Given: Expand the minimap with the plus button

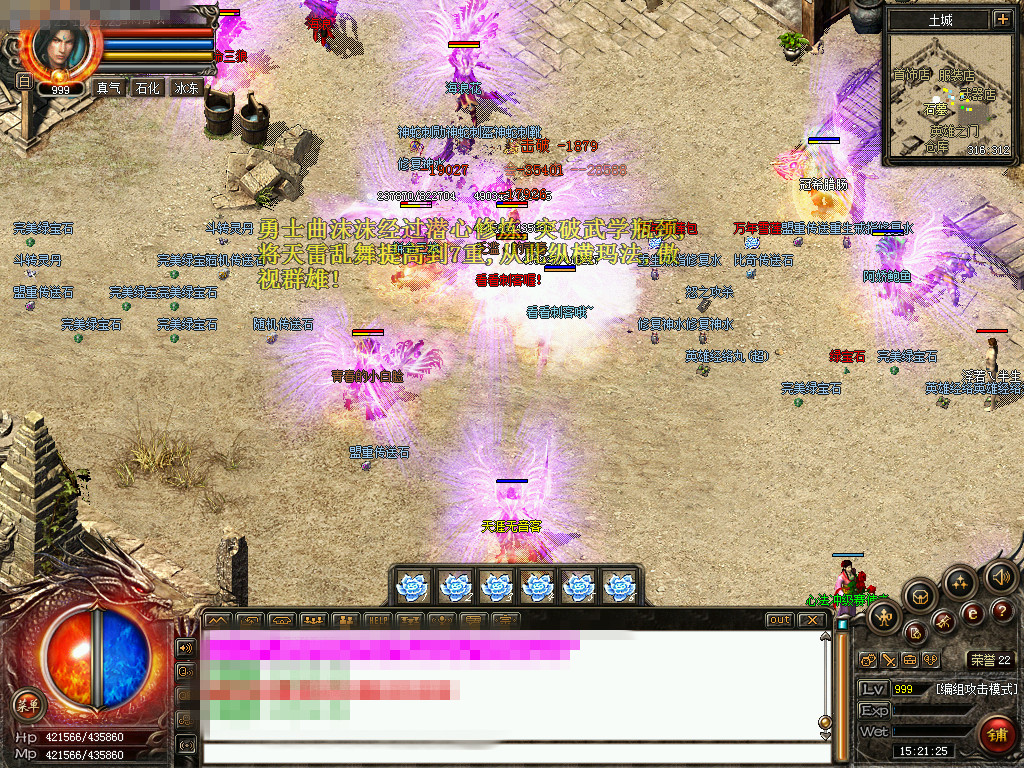Looking at the screenshot, I should point(1002,19).
